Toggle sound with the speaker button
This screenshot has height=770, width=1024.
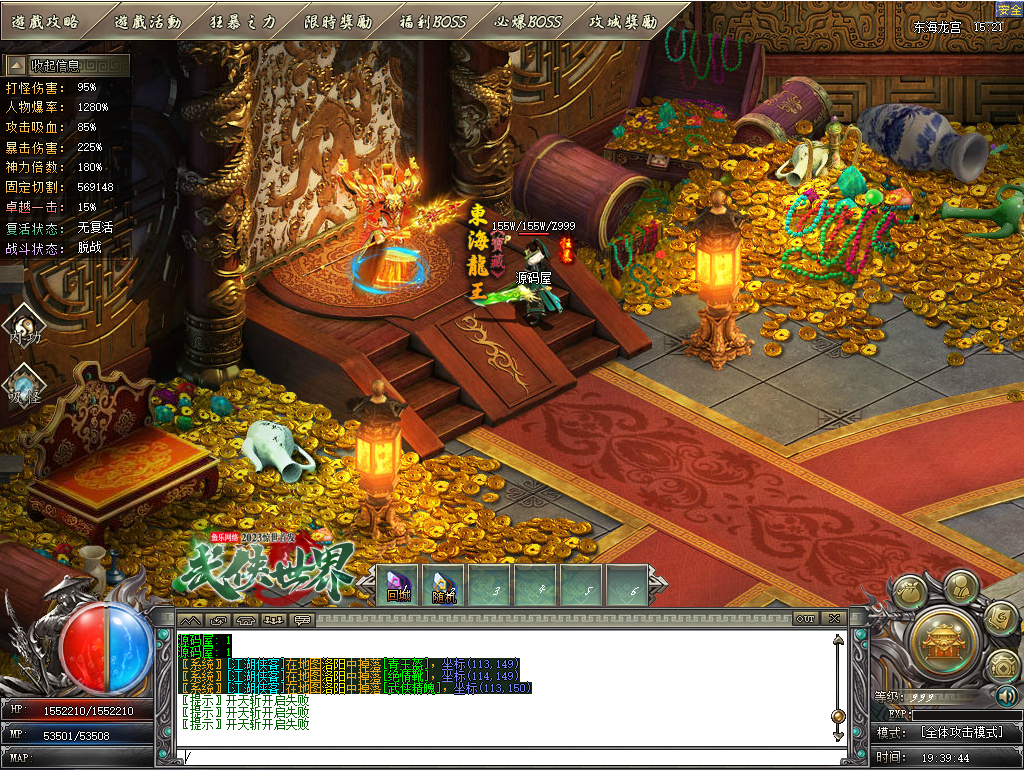pyautogui.click(x=1006, y=696)
